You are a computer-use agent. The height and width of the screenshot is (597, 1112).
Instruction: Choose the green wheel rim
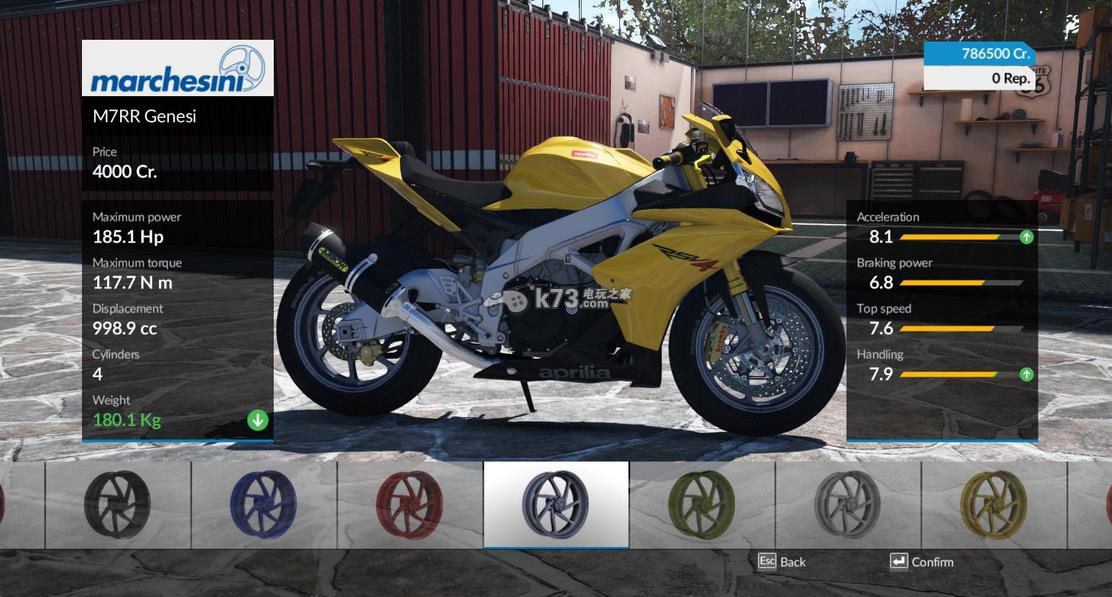point(701,504)
